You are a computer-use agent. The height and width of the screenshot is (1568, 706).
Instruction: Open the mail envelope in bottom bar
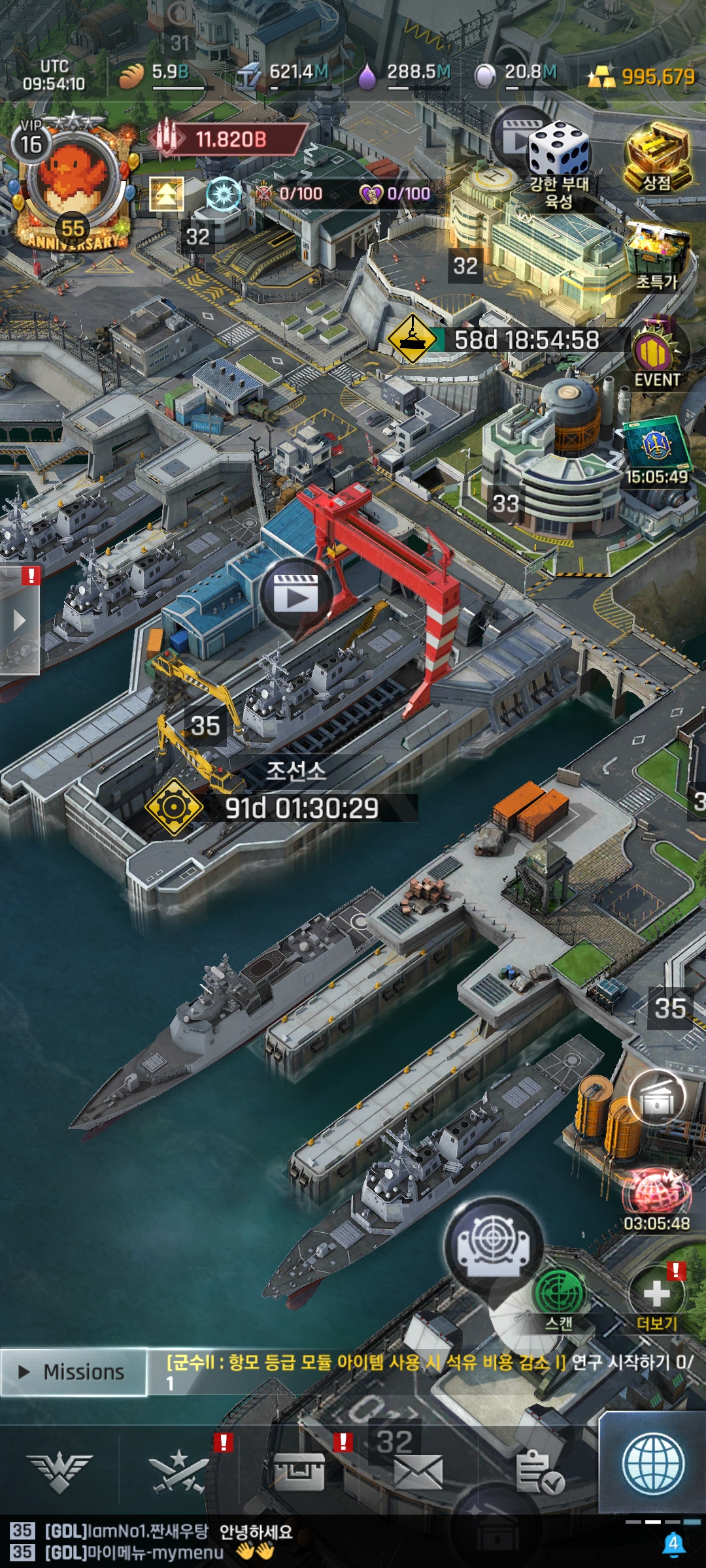[x=418, y=1473]
